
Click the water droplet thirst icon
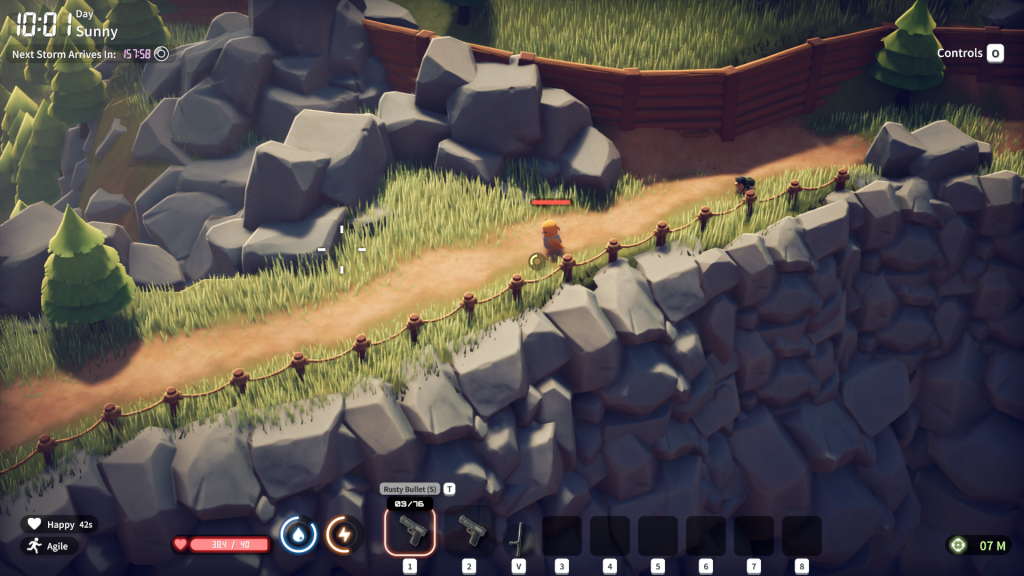click(299, 535)
